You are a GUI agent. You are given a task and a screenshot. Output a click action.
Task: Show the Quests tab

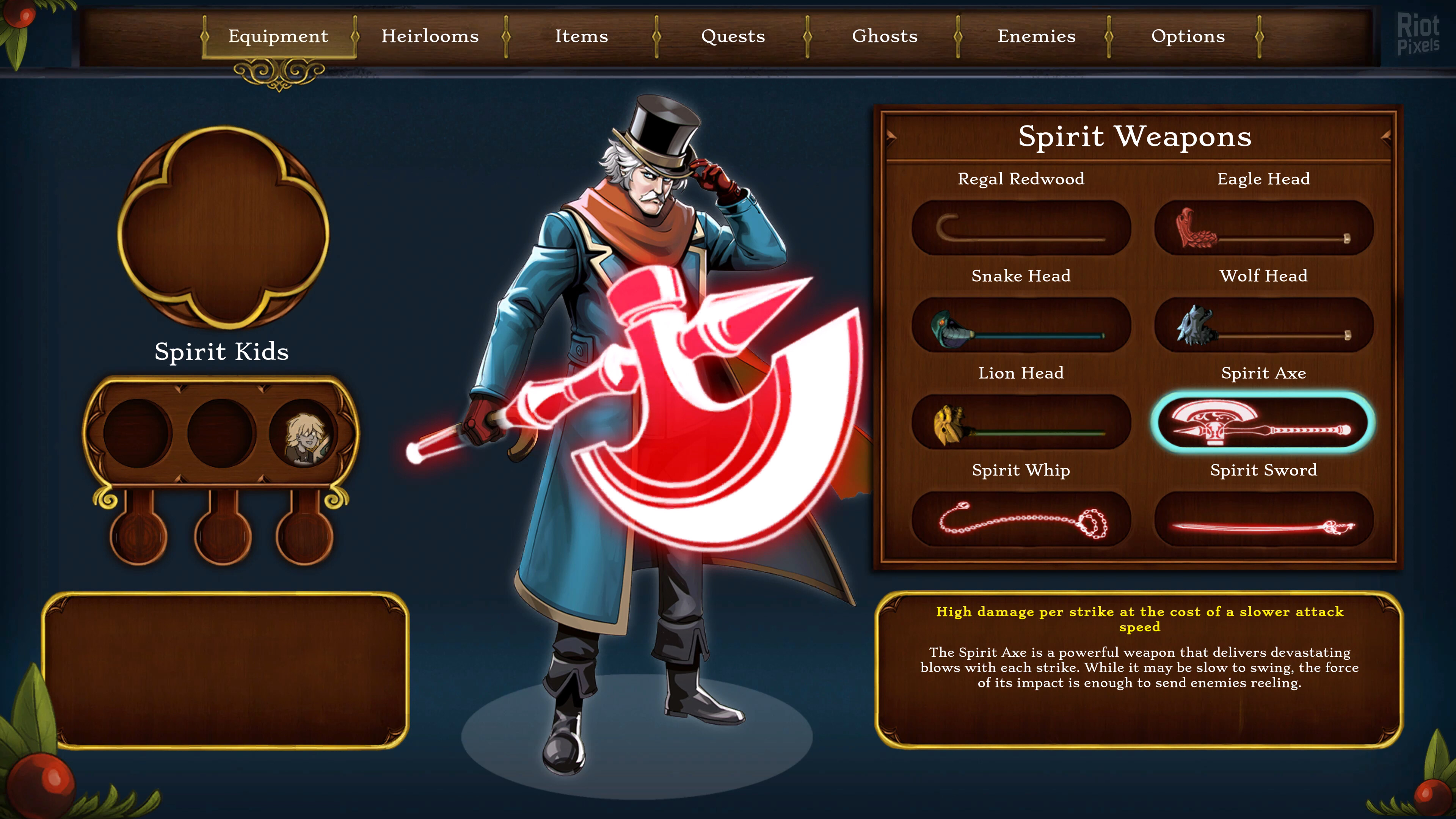click(x=733, y=36)
